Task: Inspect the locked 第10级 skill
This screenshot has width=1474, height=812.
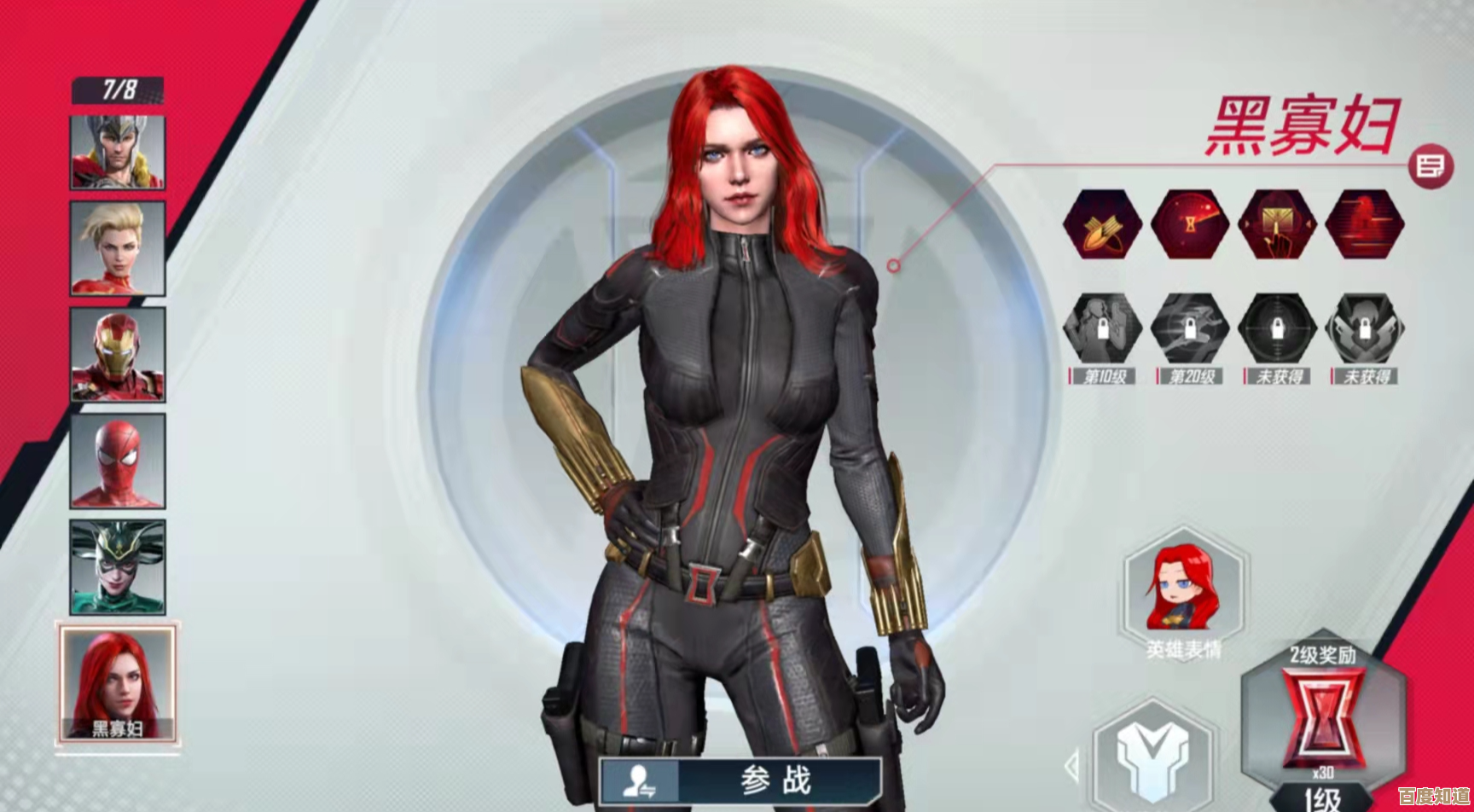Action: click(1102, 329)
